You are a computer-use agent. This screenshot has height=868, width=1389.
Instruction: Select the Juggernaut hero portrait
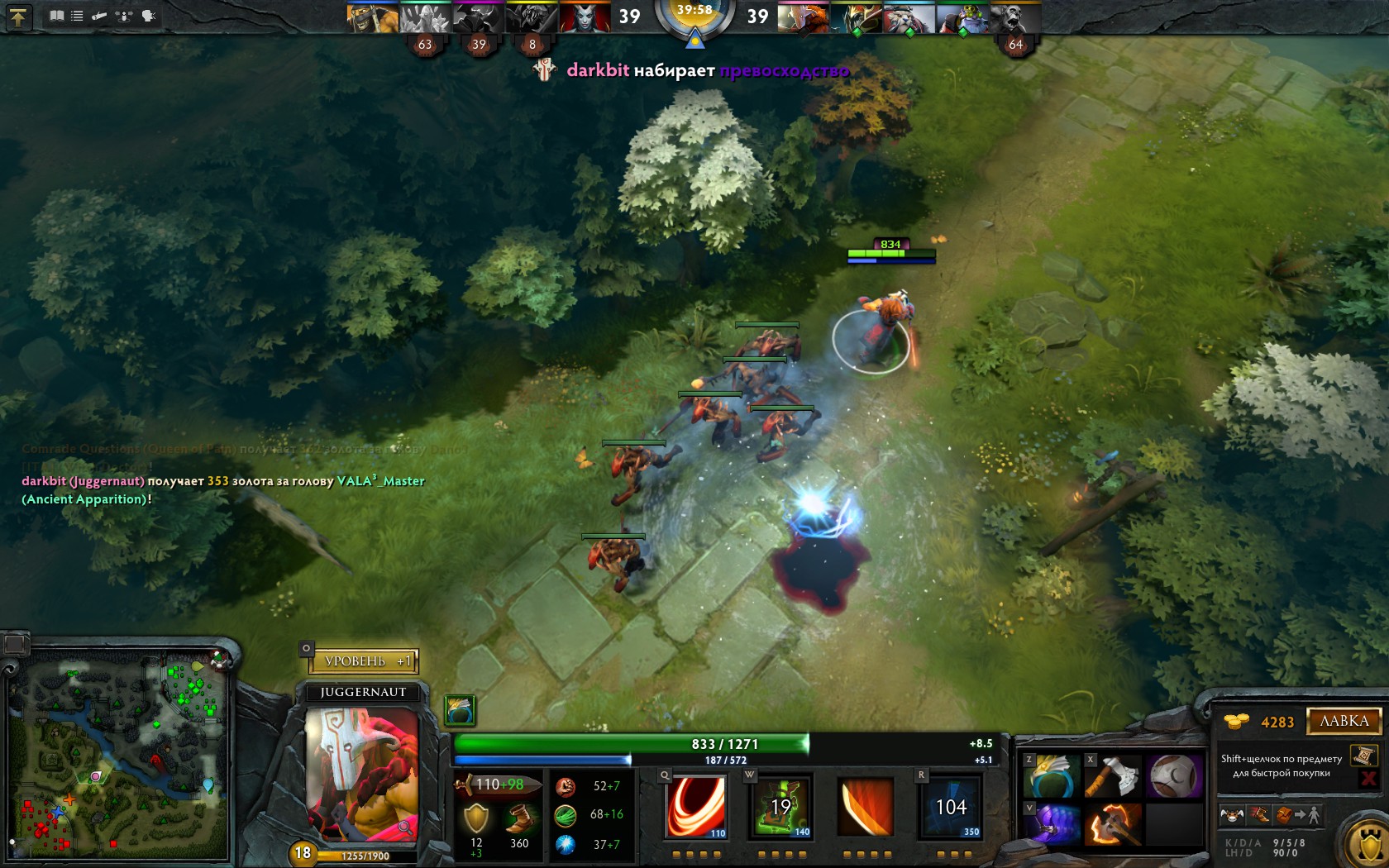(361, 774)
